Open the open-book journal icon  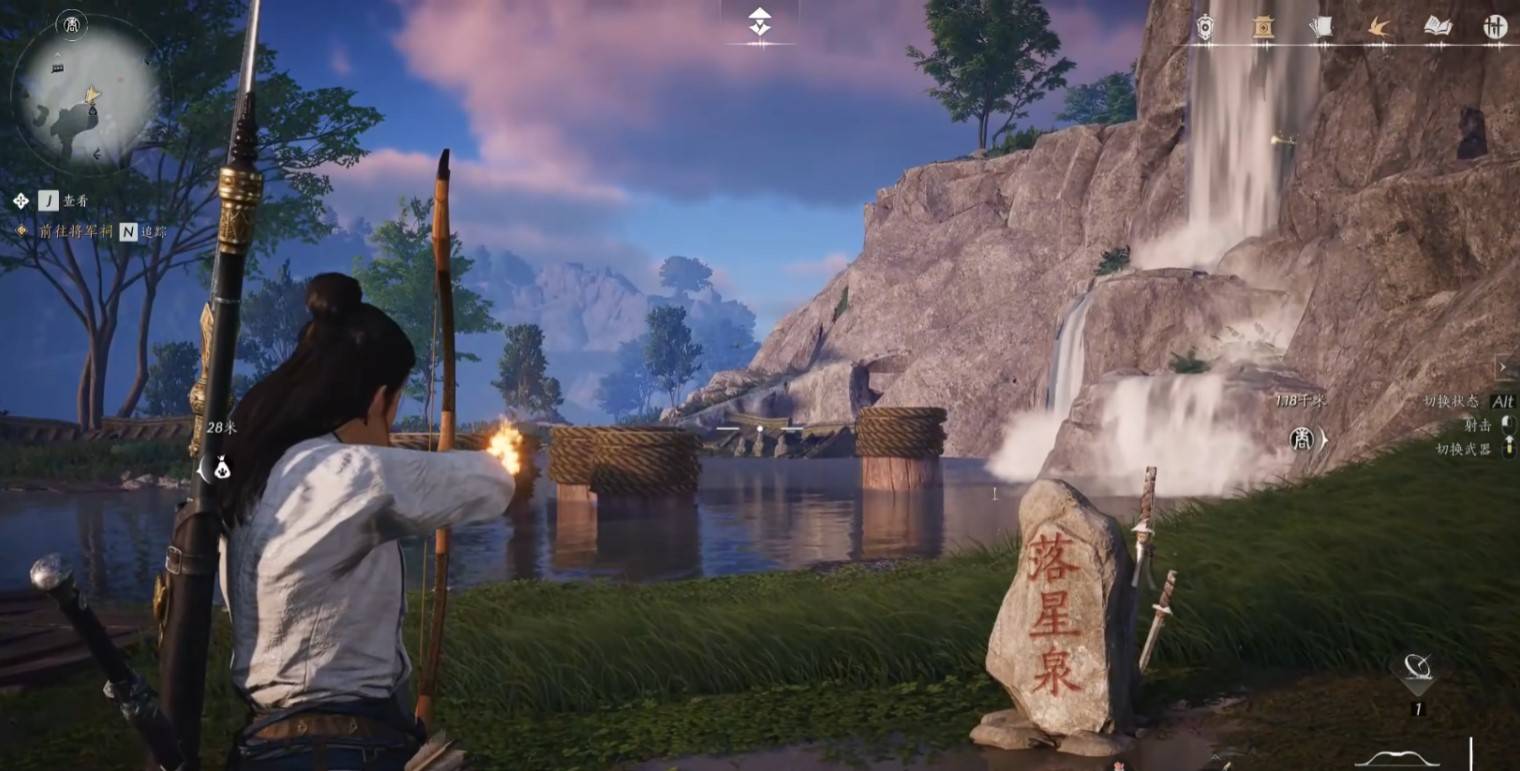(1437, 27)
